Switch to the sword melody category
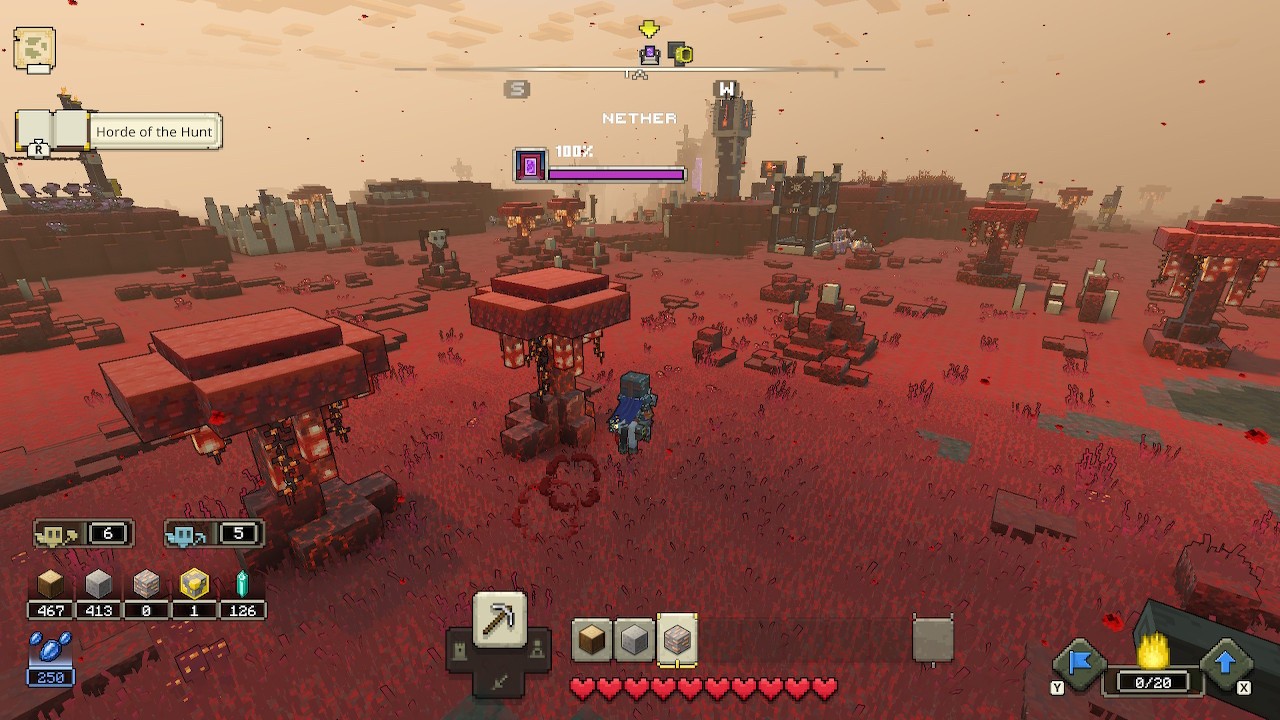 (x=499, y=682)
